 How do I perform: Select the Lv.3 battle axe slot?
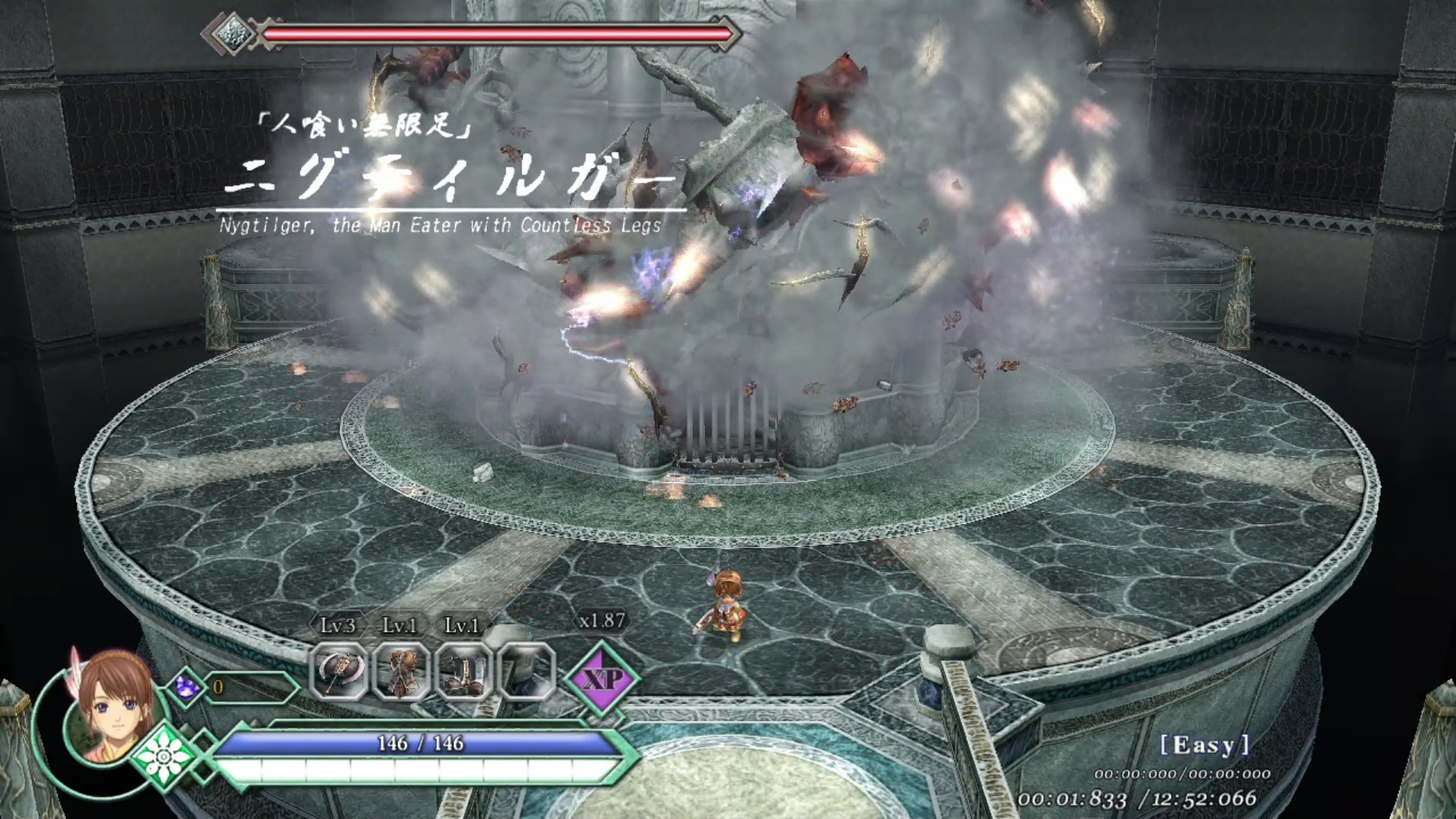339,671
